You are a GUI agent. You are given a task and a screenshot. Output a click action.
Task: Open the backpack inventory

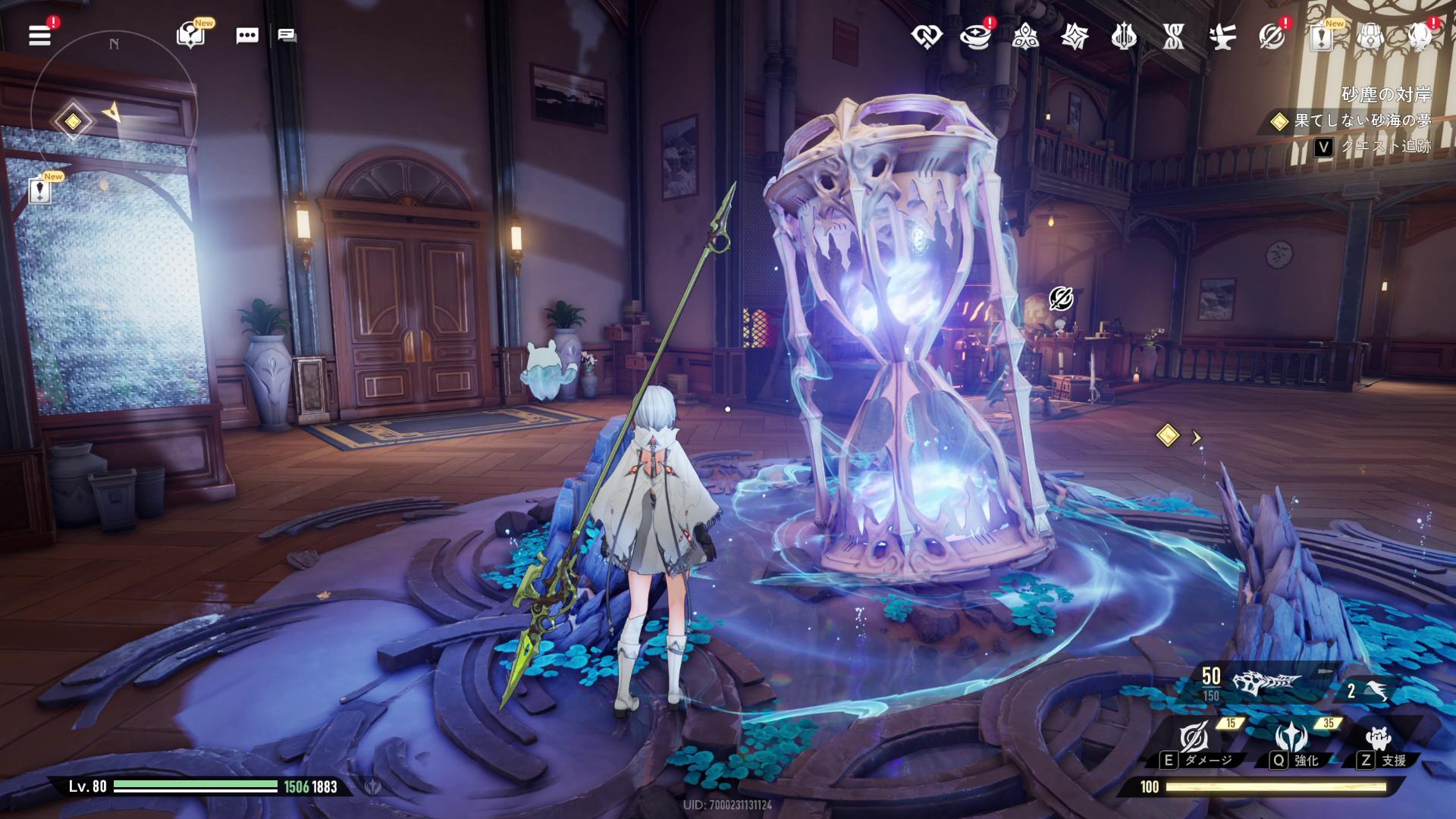1370,36
